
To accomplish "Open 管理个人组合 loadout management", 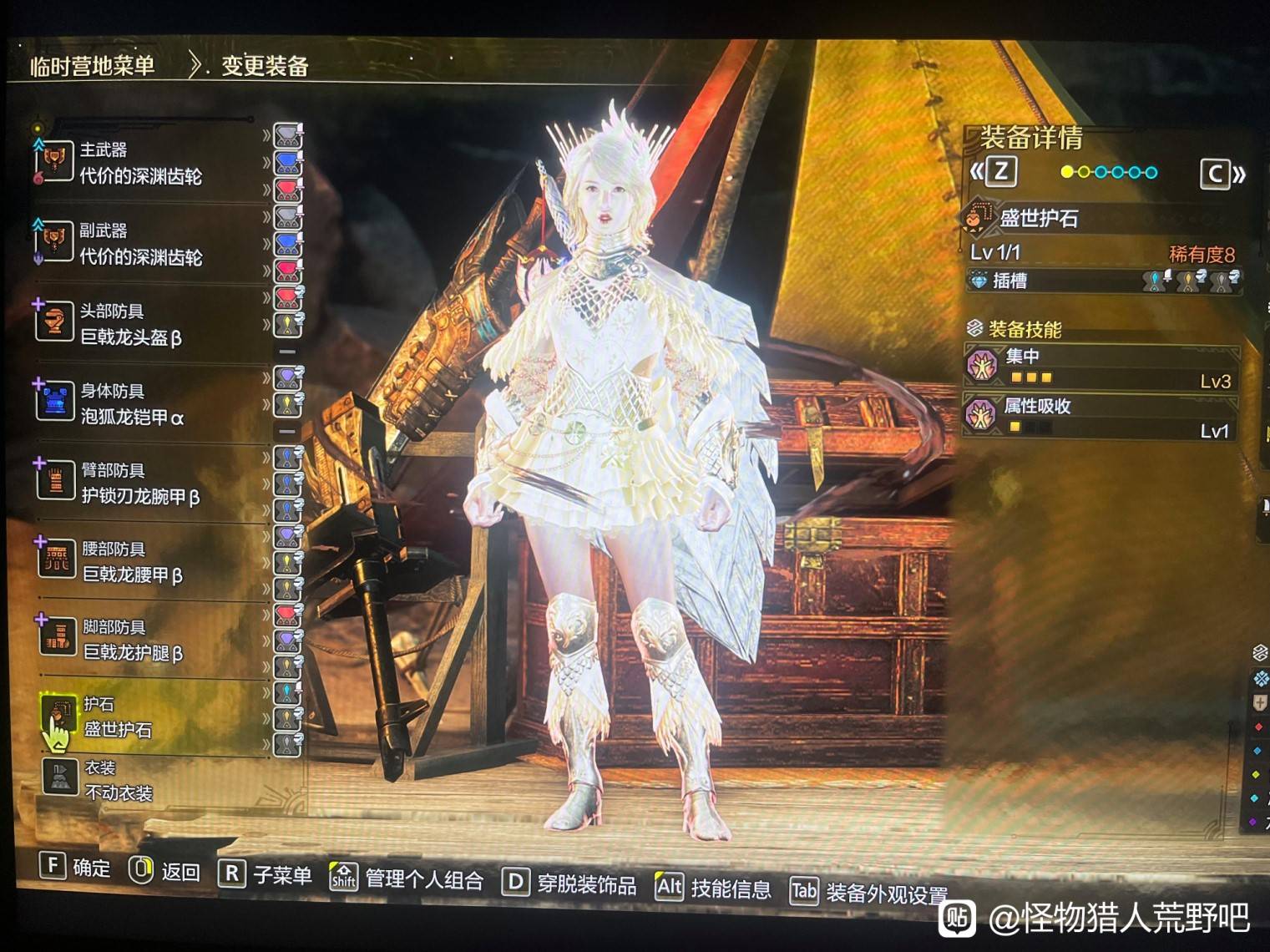I will [x=407, y=879].
